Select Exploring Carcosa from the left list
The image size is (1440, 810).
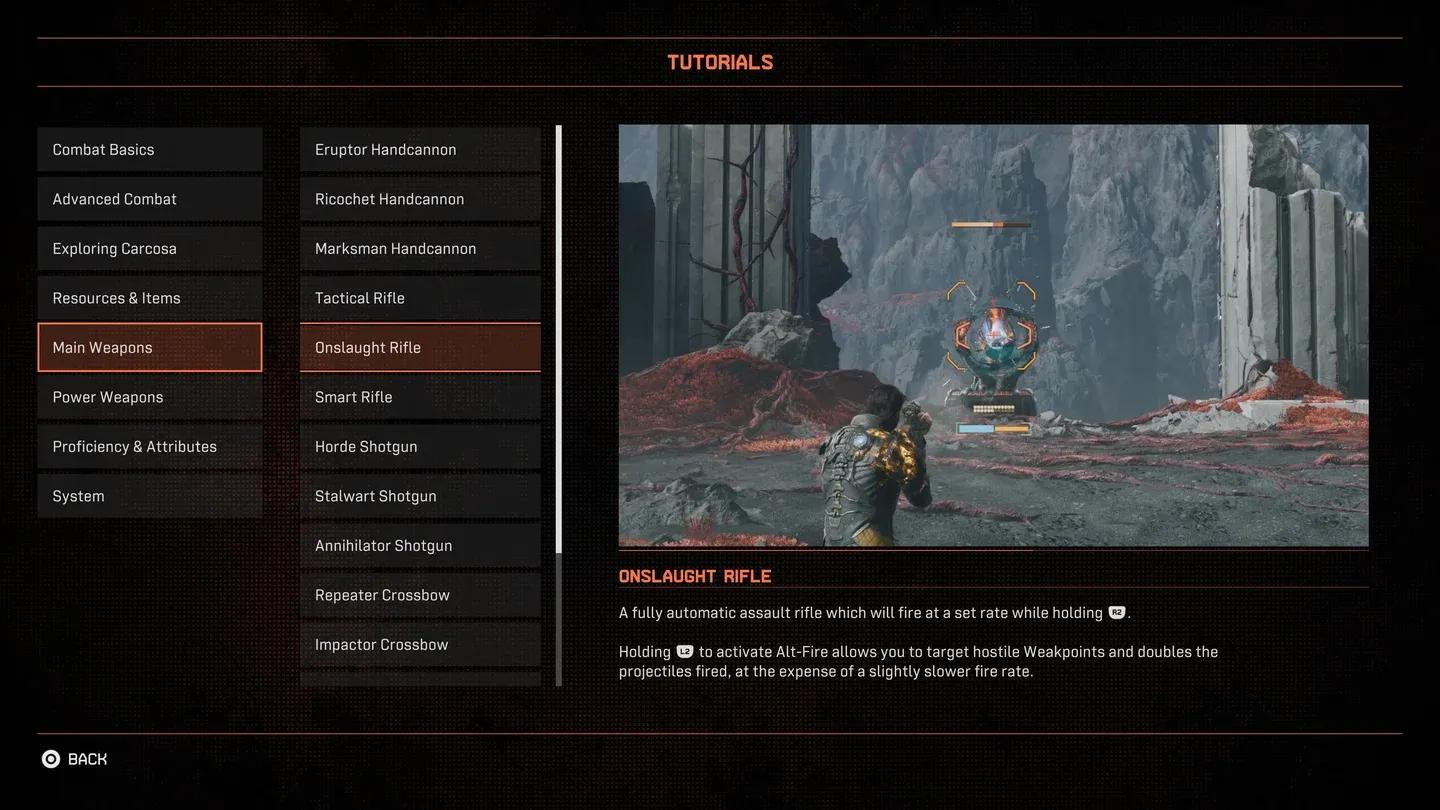[x=149, y=247]
